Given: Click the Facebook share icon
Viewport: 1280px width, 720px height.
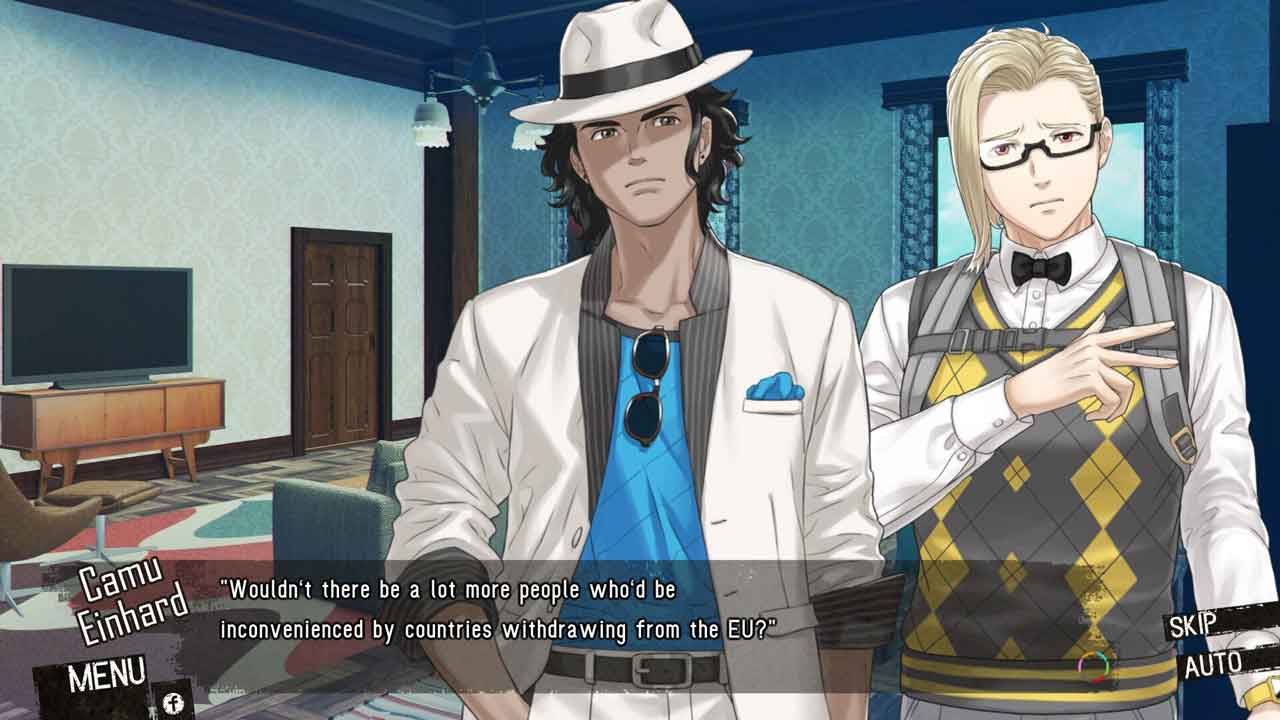Looking at the screenshot, I should tap(172, 703).
